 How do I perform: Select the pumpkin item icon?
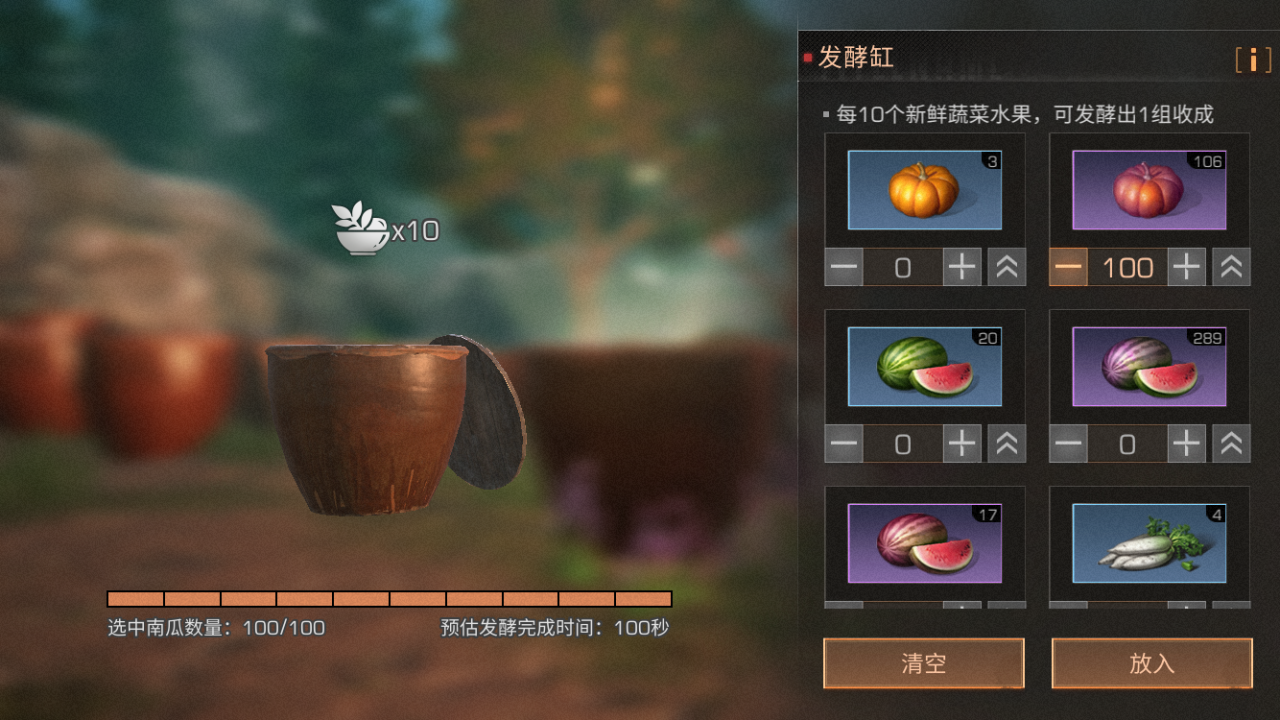pos(923,189)
